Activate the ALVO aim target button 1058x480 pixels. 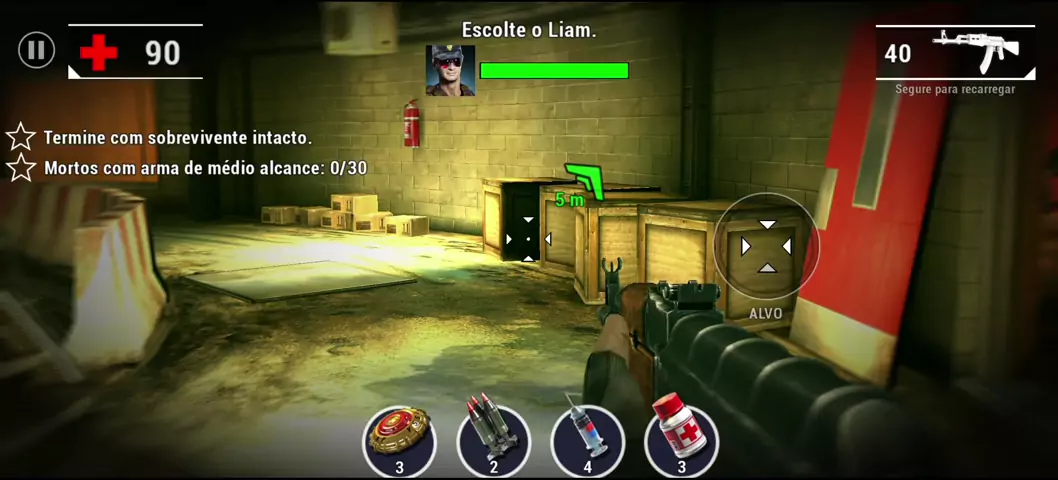tap(766, 247)
